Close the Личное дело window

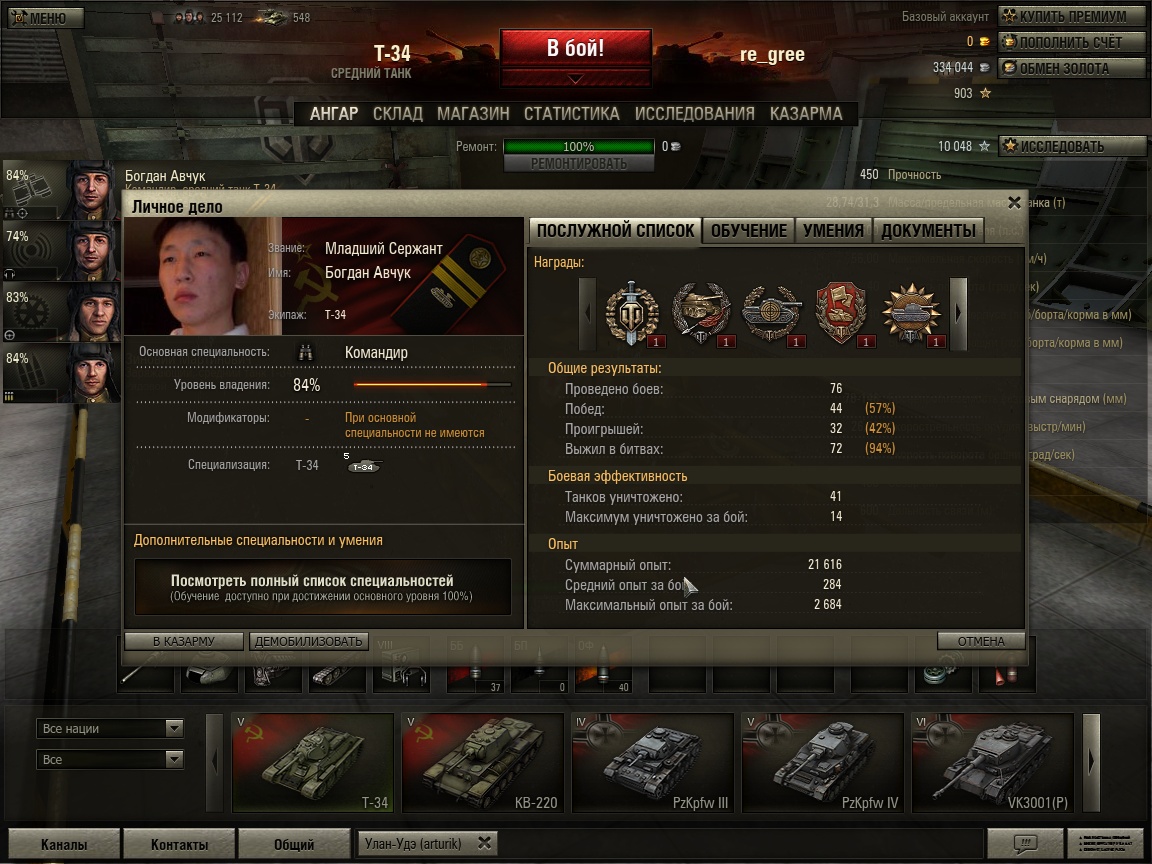point(1014,203)
